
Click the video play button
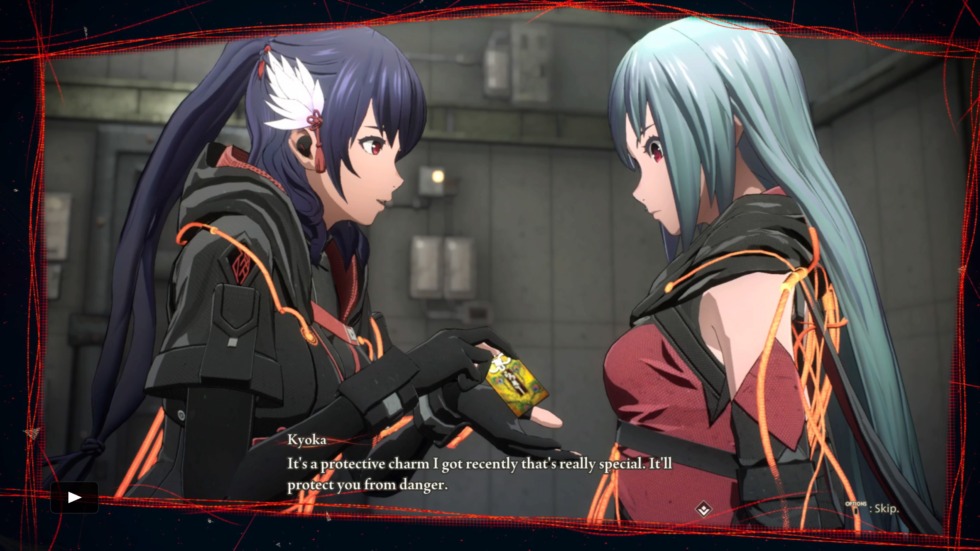(74, 497)
